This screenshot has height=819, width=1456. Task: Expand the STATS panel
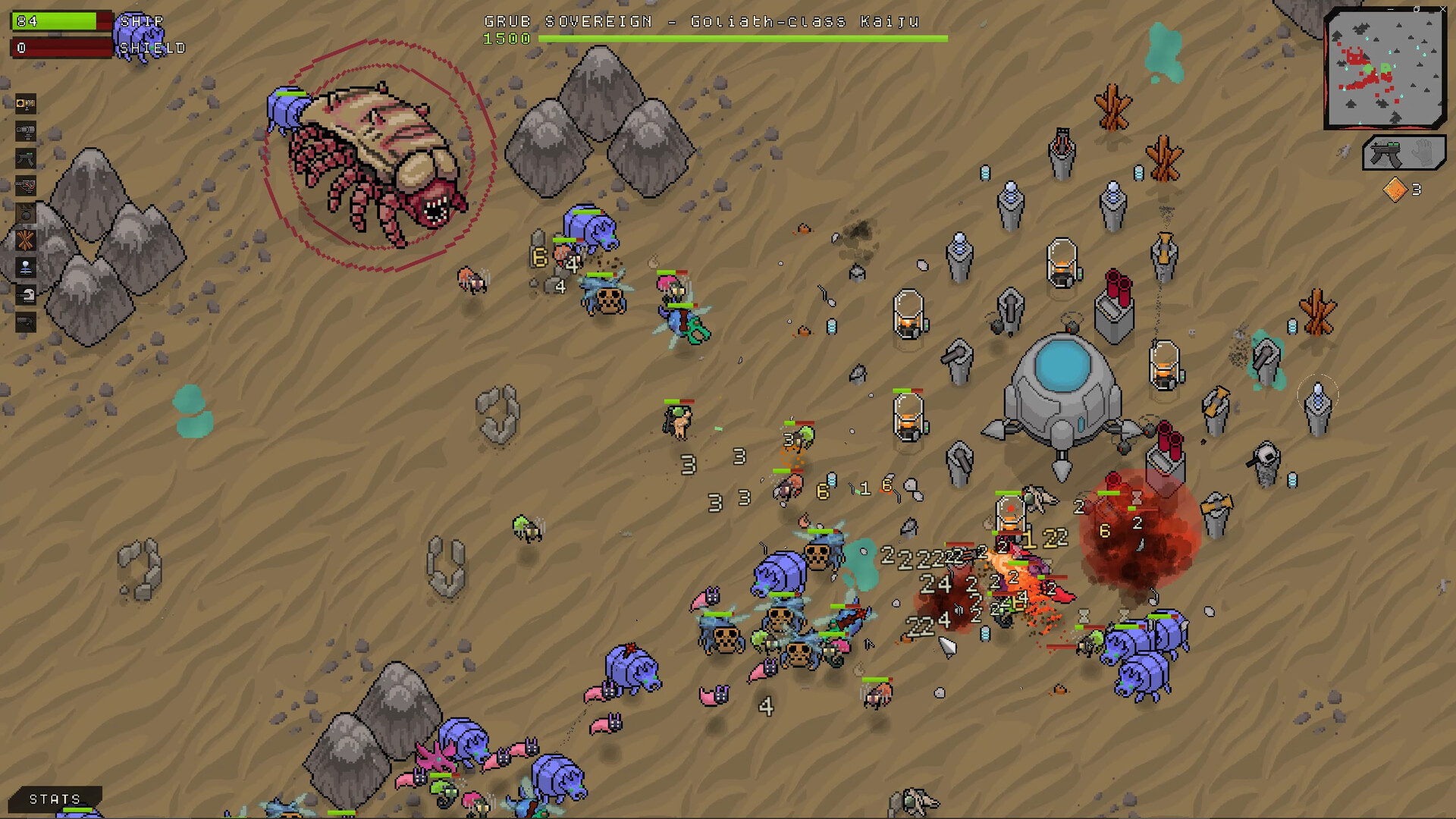point(53,799)
